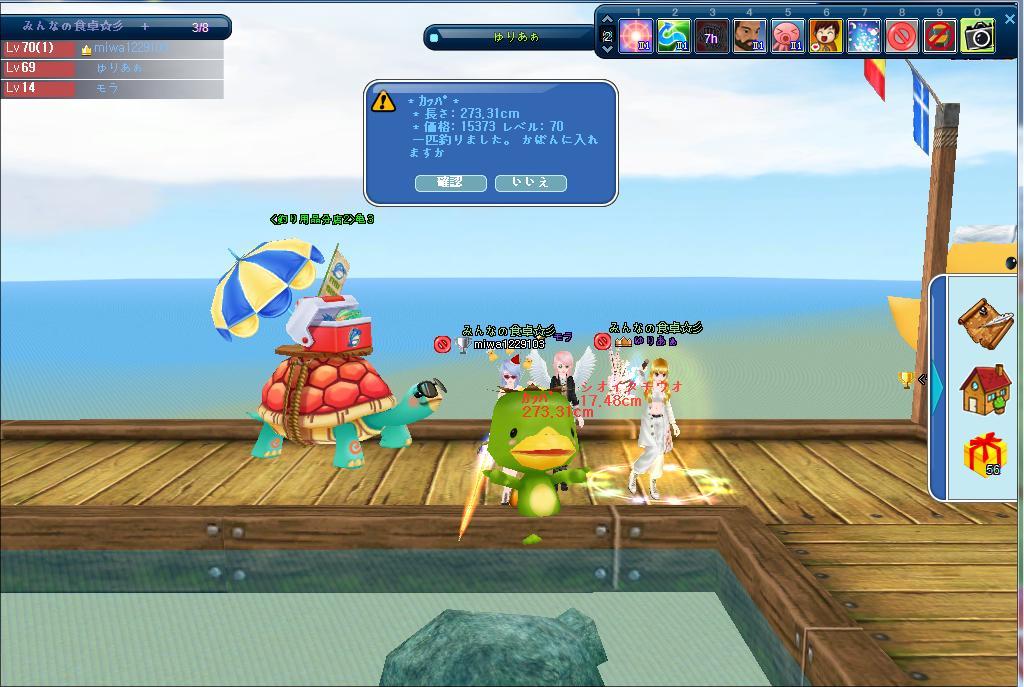This screenshot has width=1024, height=687.
Task: Select party member miwa1229103 in the party list
Action: [x=130, y=48]
